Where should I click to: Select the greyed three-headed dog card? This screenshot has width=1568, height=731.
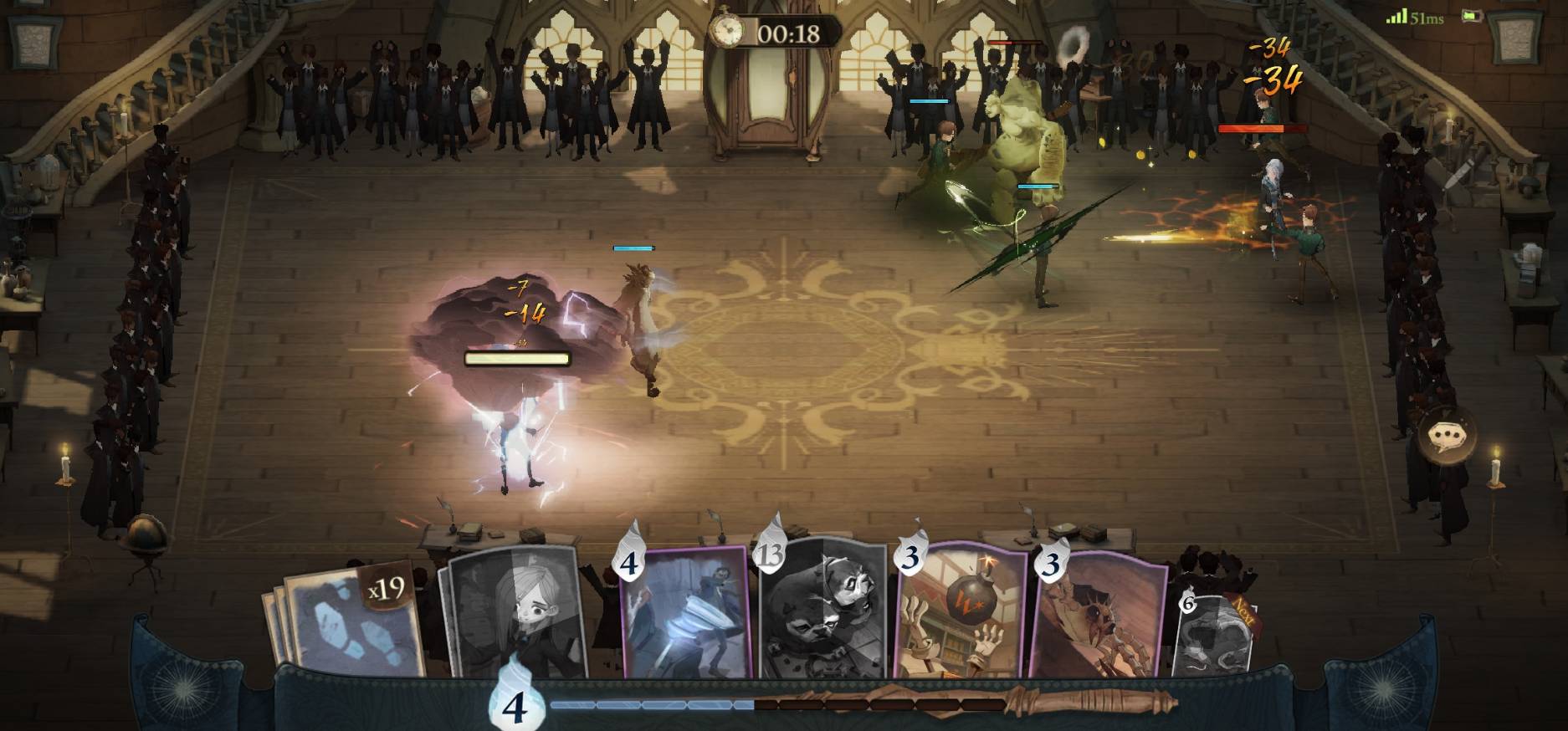tap(822, 611)
